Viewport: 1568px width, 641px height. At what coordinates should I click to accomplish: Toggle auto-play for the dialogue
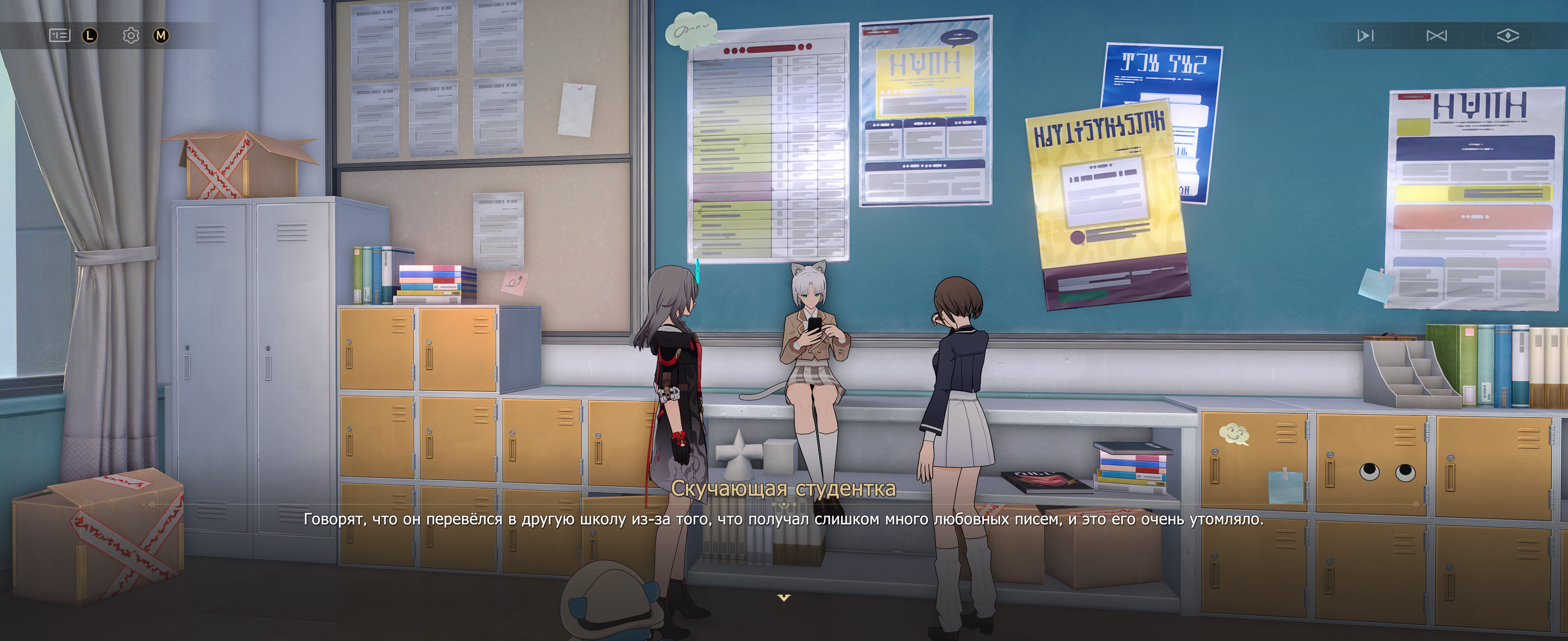pos(1365,36)
